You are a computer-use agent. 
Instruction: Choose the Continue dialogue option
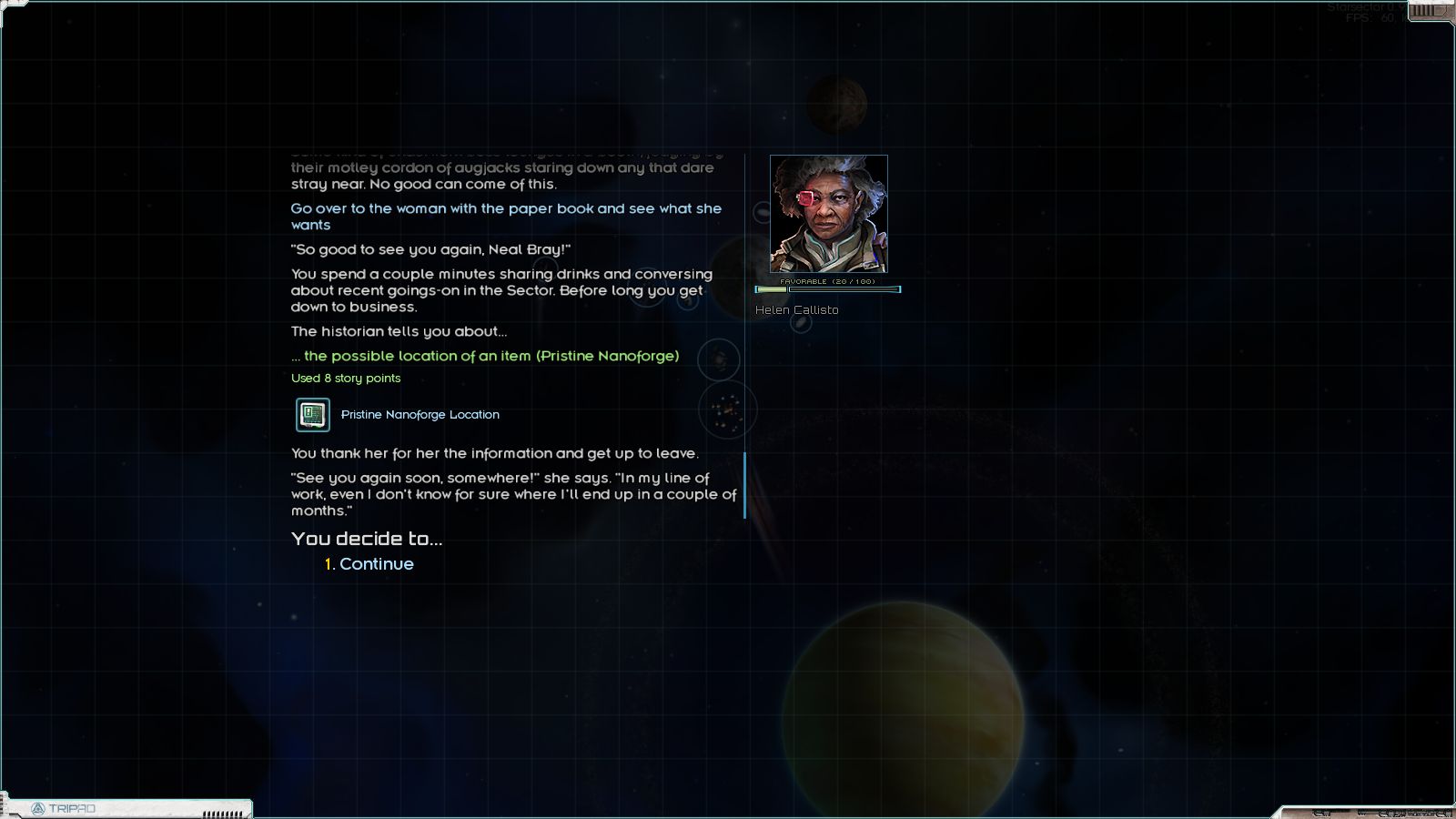pos(375,564)
